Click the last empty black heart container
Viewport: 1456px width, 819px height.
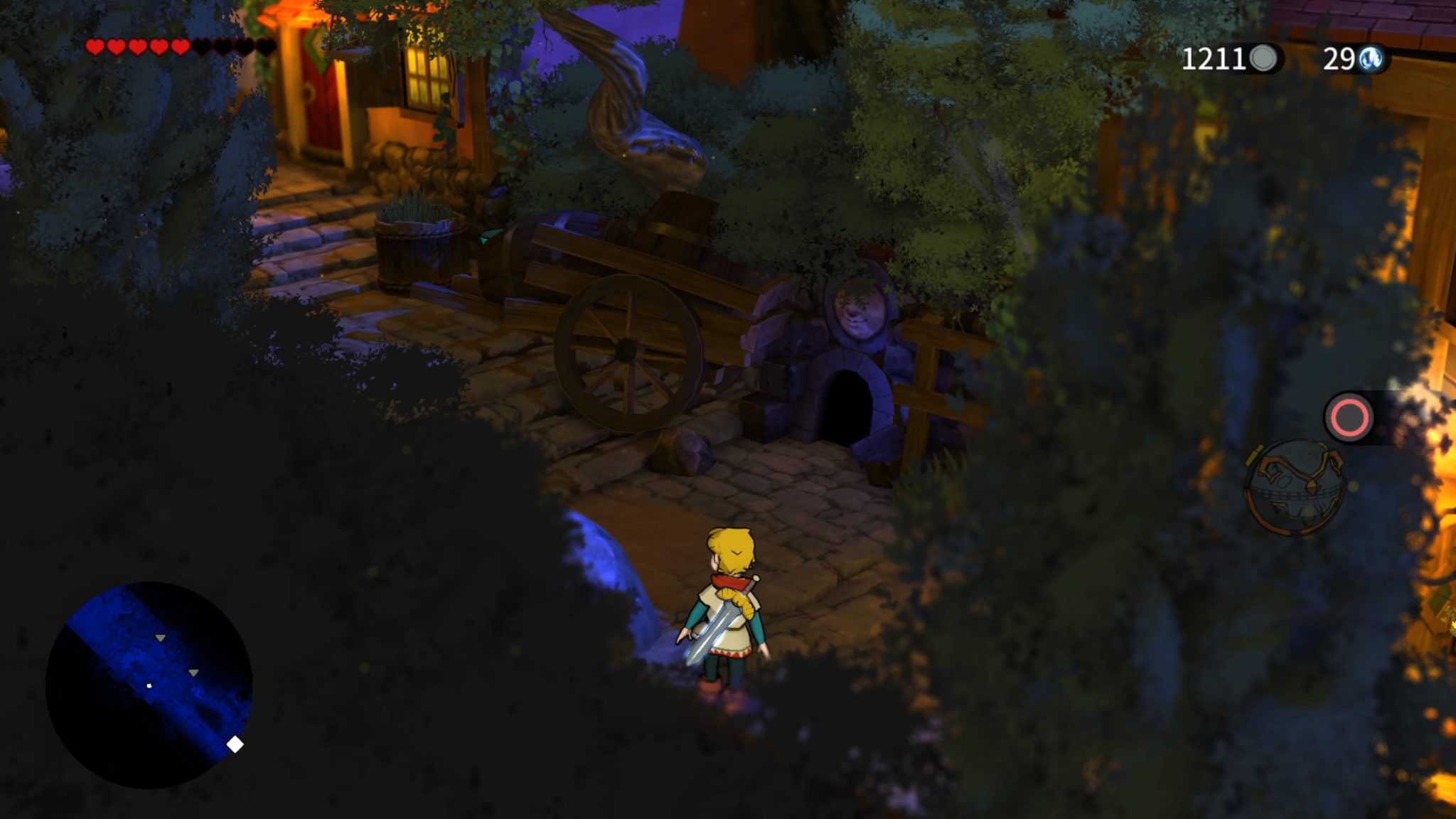click(265, 47)
